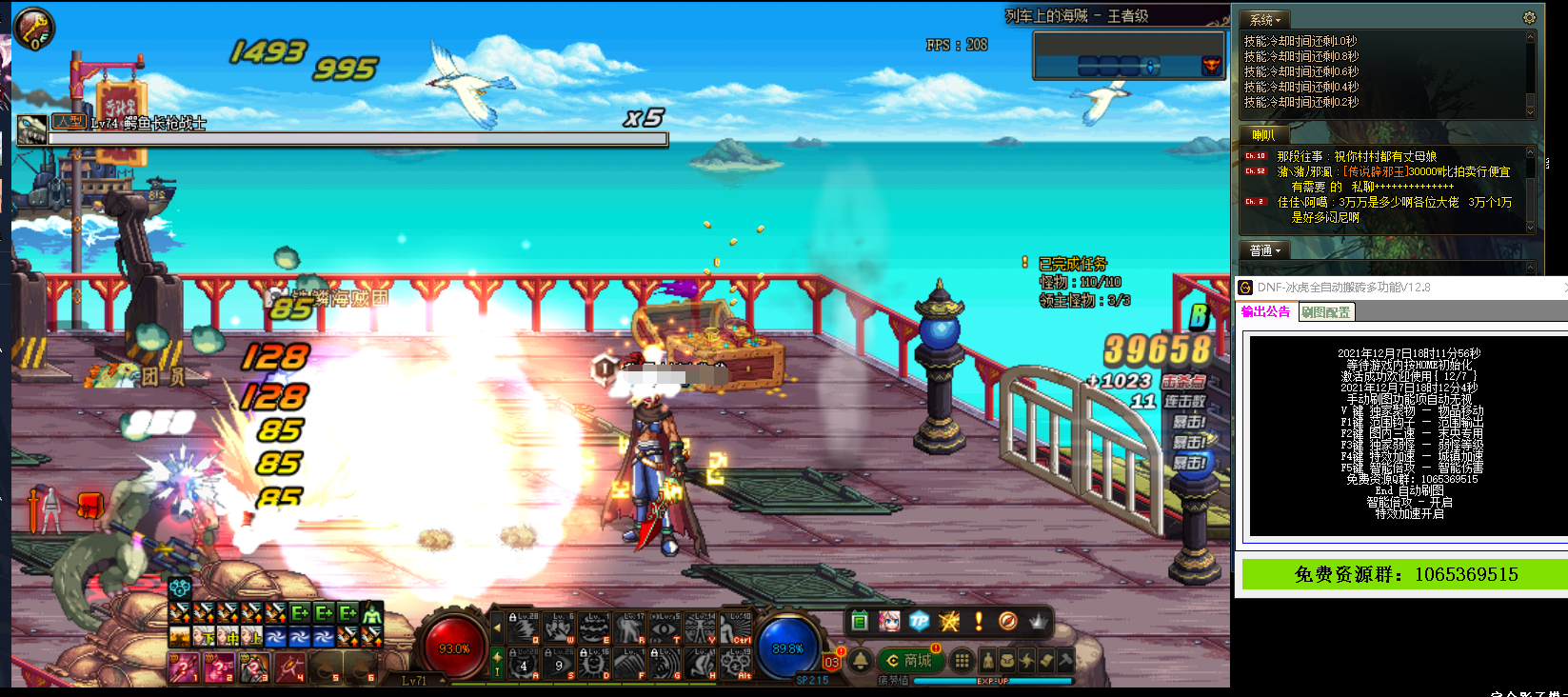The width and height of the screenshot is (1568, 697).
Task: Click the orange exclamation mark icon
Action: [x=978, y=622]
